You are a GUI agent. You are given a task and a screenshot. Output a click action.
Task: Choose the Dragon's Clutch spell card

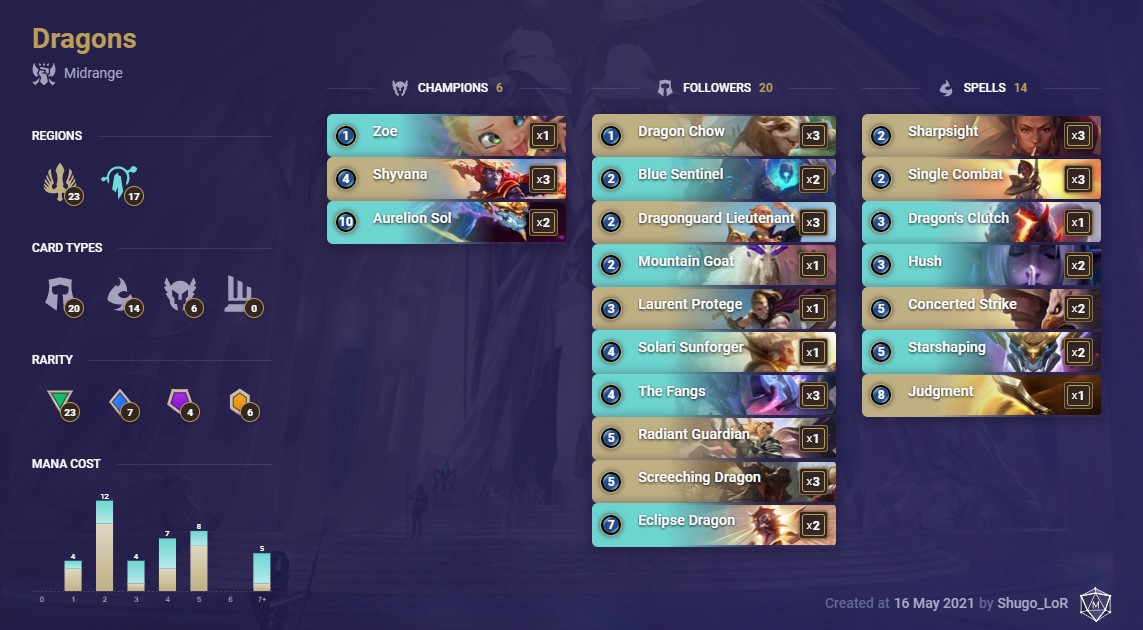980,222
